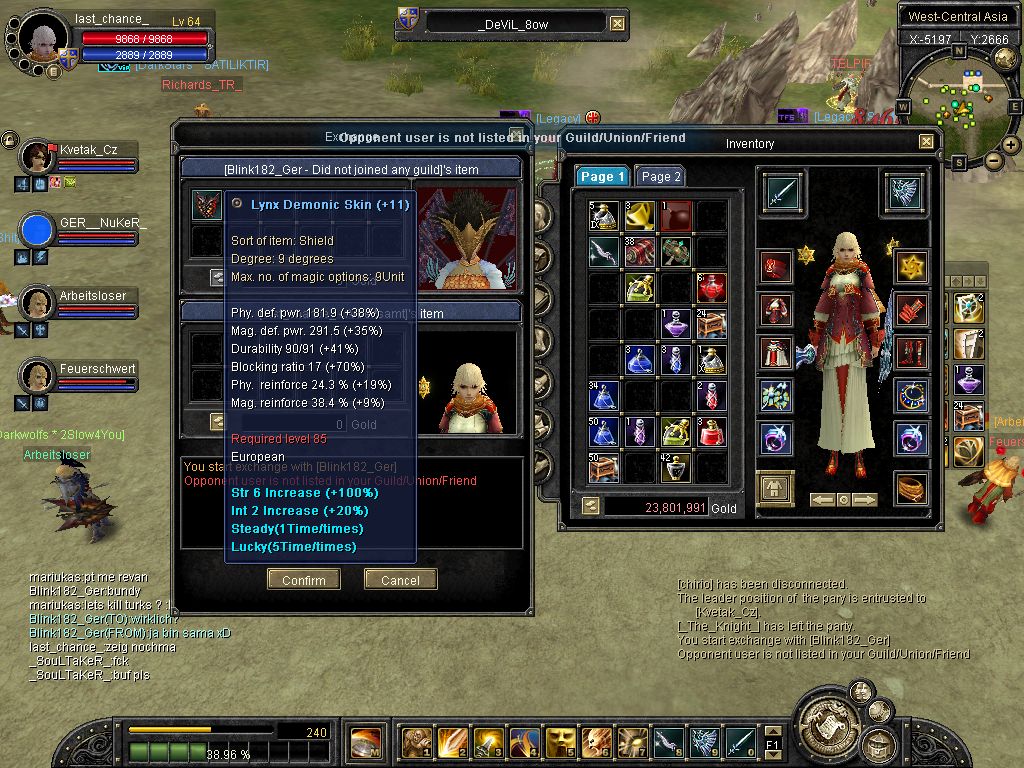The image size is (1024, 768).
Task: Rotate character preview with right arrow
Action: [x=864, y=499]
